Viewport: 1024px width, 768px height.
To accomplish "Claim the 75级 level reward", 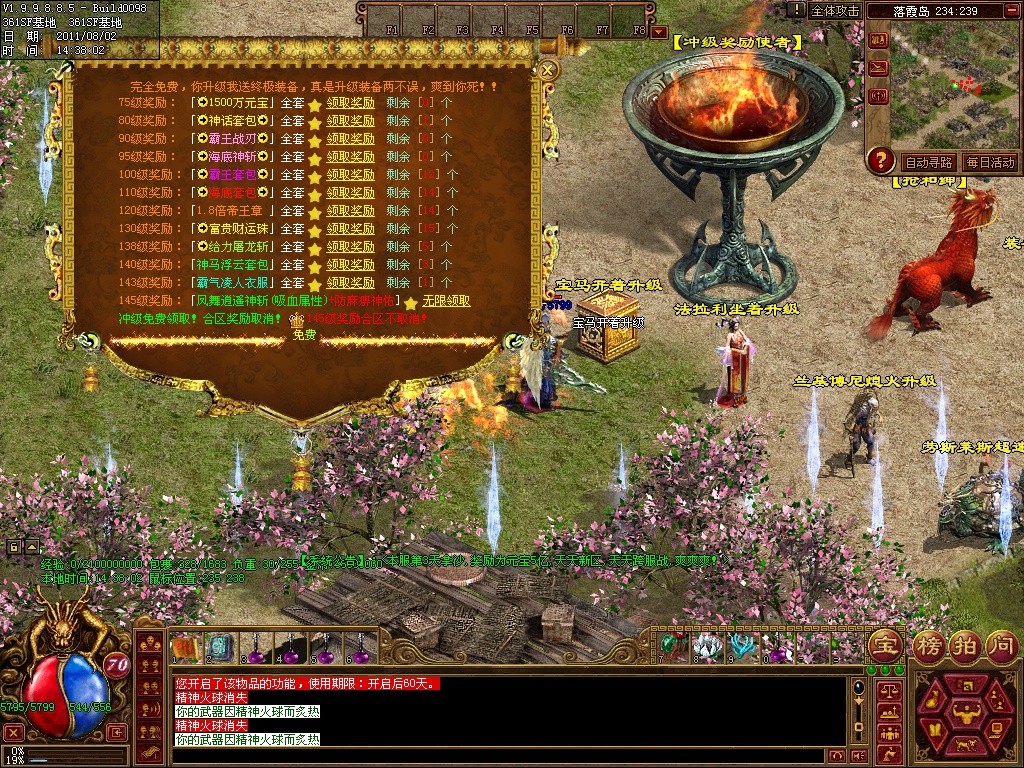I will pyautogui.click(x=350, y=102).
